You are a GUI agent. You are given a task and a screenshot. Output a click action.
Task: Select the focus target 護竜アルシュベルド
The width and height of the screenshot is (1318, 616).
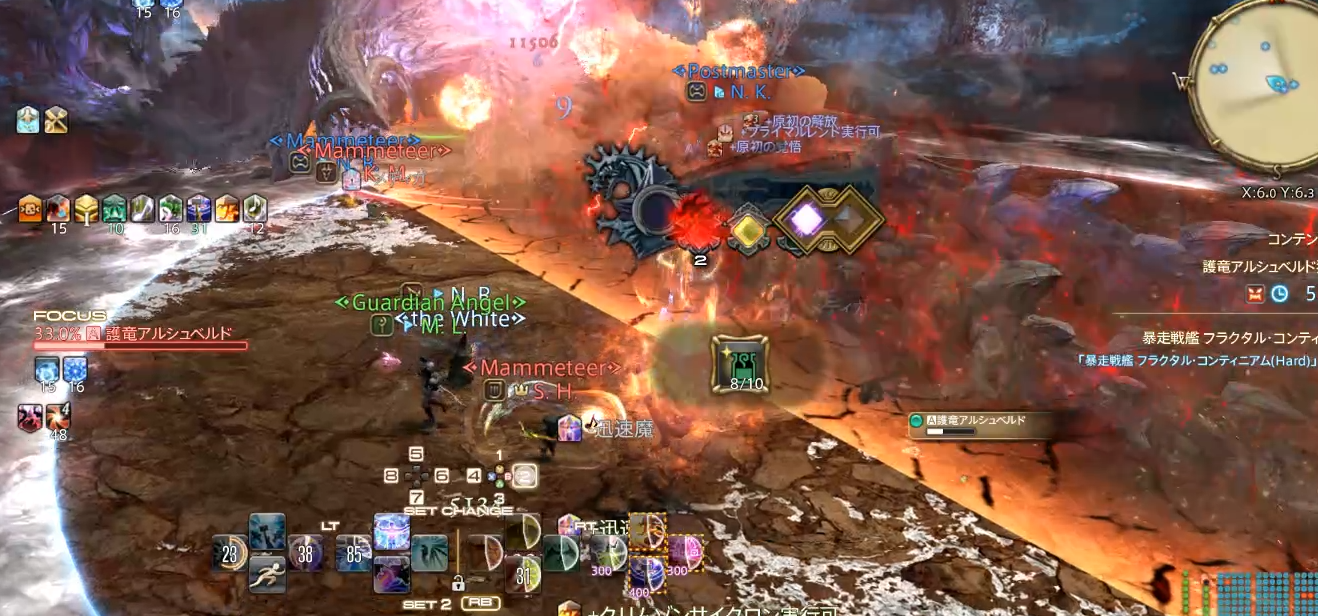point(168,334)
